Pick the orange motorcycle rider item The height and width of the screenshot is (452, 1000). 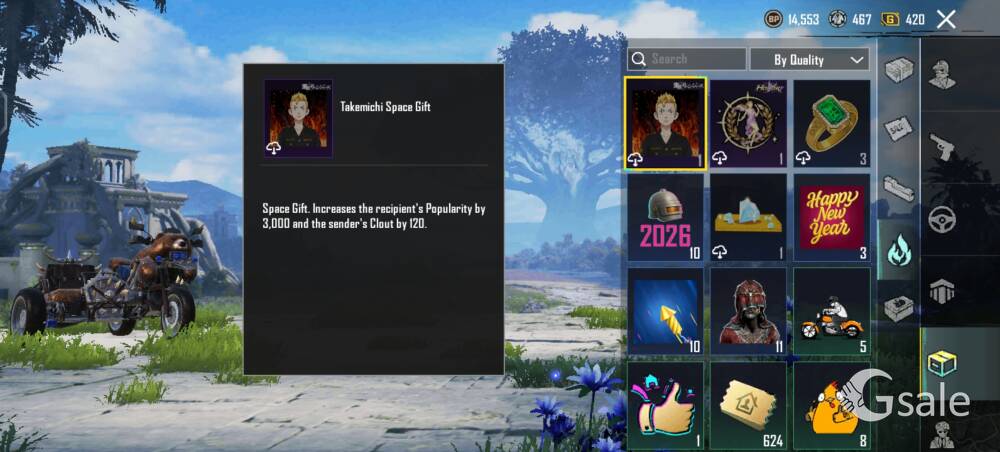831,311
